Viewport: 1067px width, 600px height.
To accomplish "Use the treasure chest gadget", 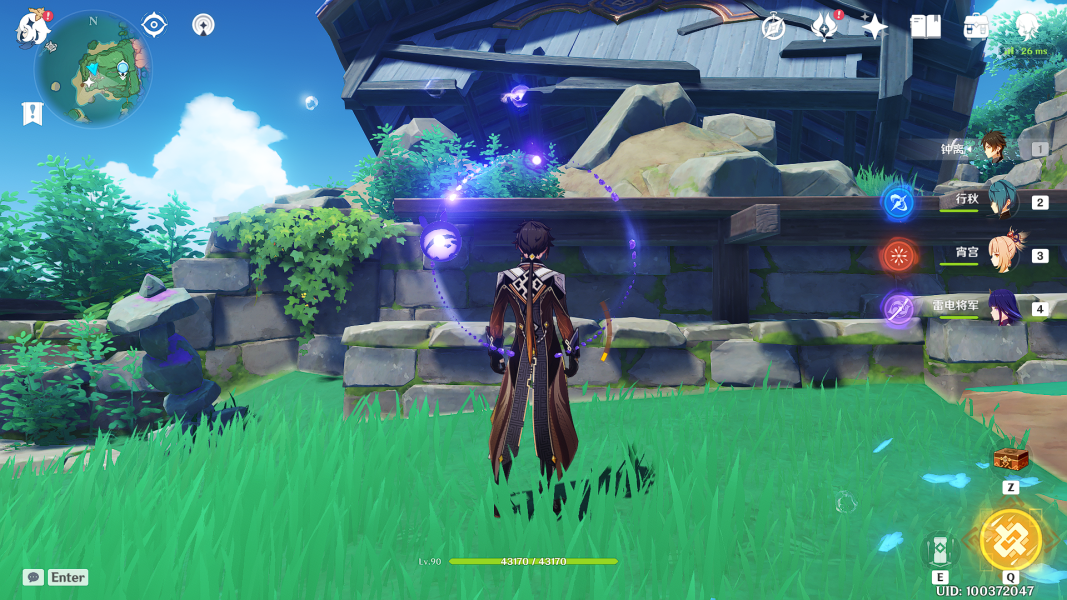I will pyautogui.click(x=1010, y=460).
